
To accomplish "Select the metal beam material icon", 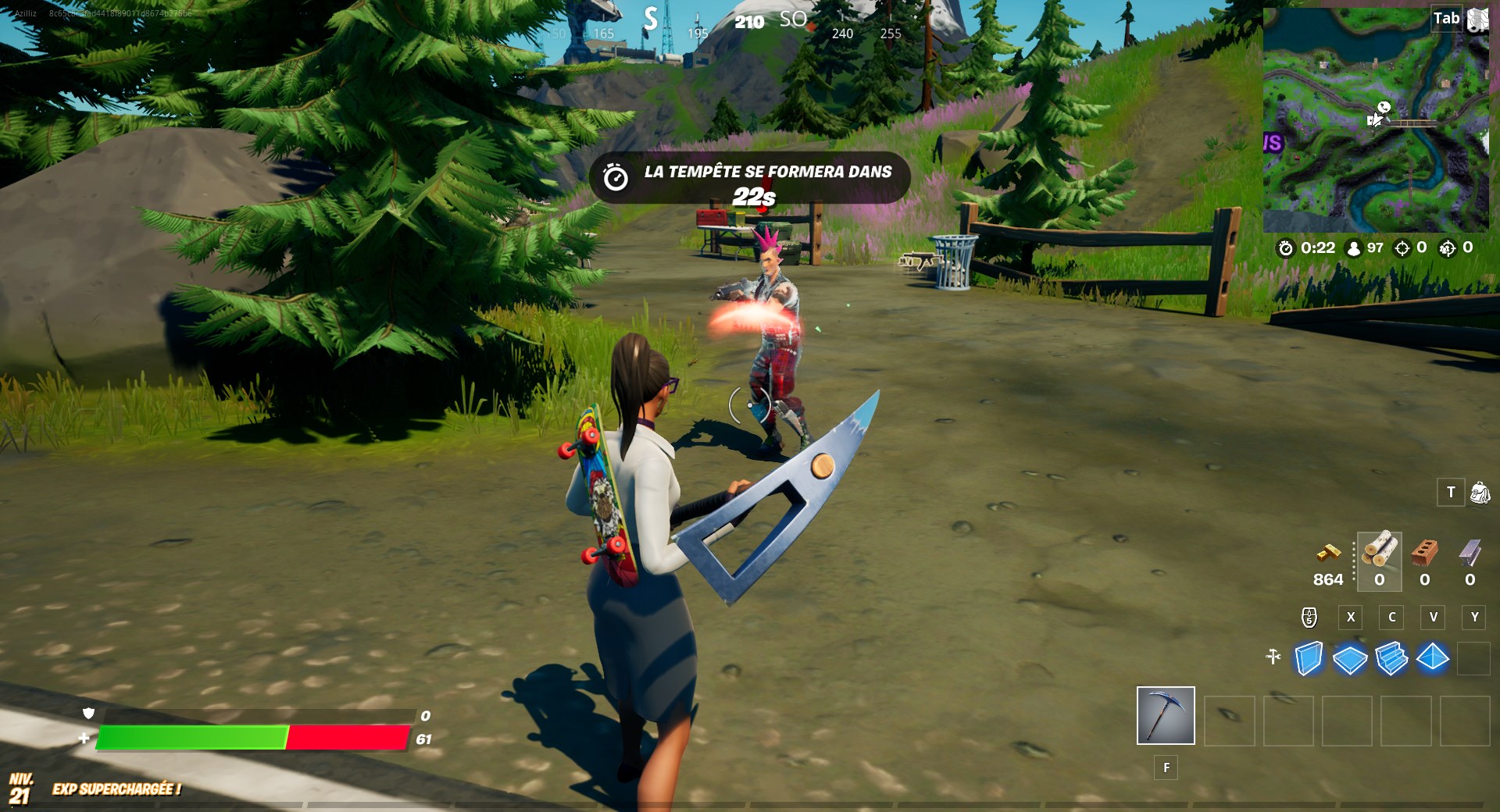I will coord(1470,556).
